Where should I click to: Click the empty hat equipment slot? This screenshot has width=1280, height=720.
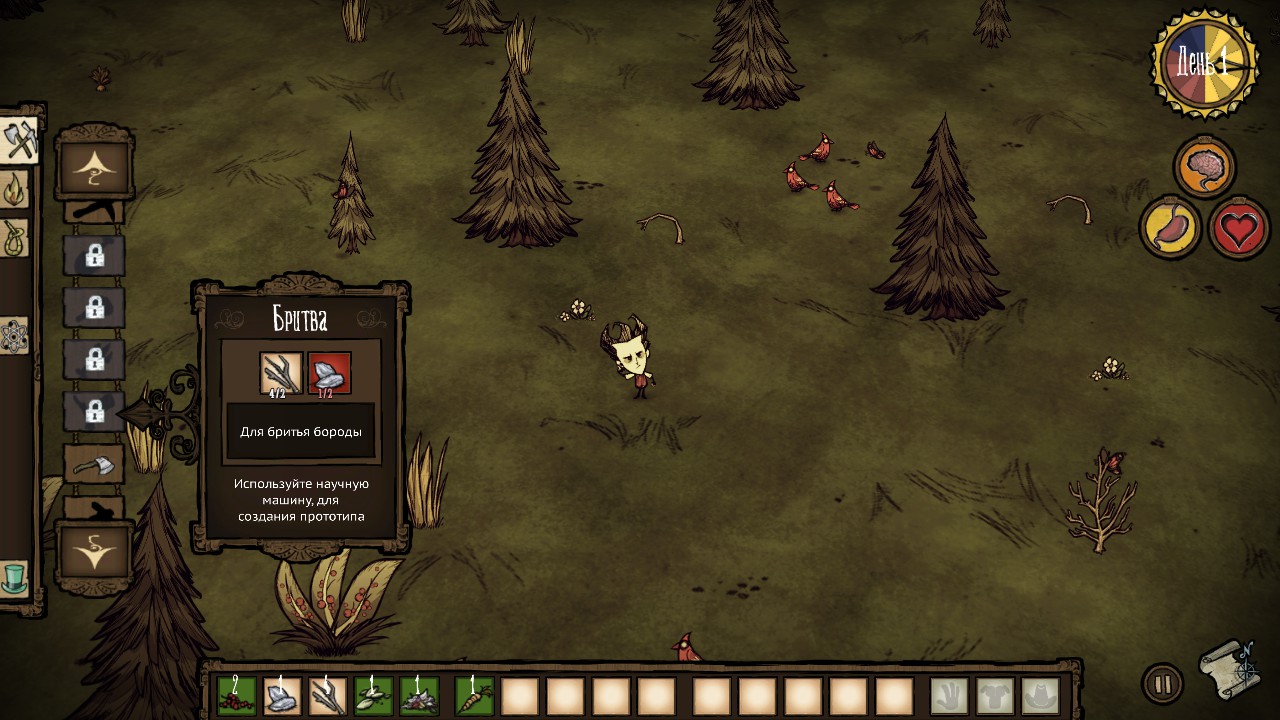[x=1040, y=696]
